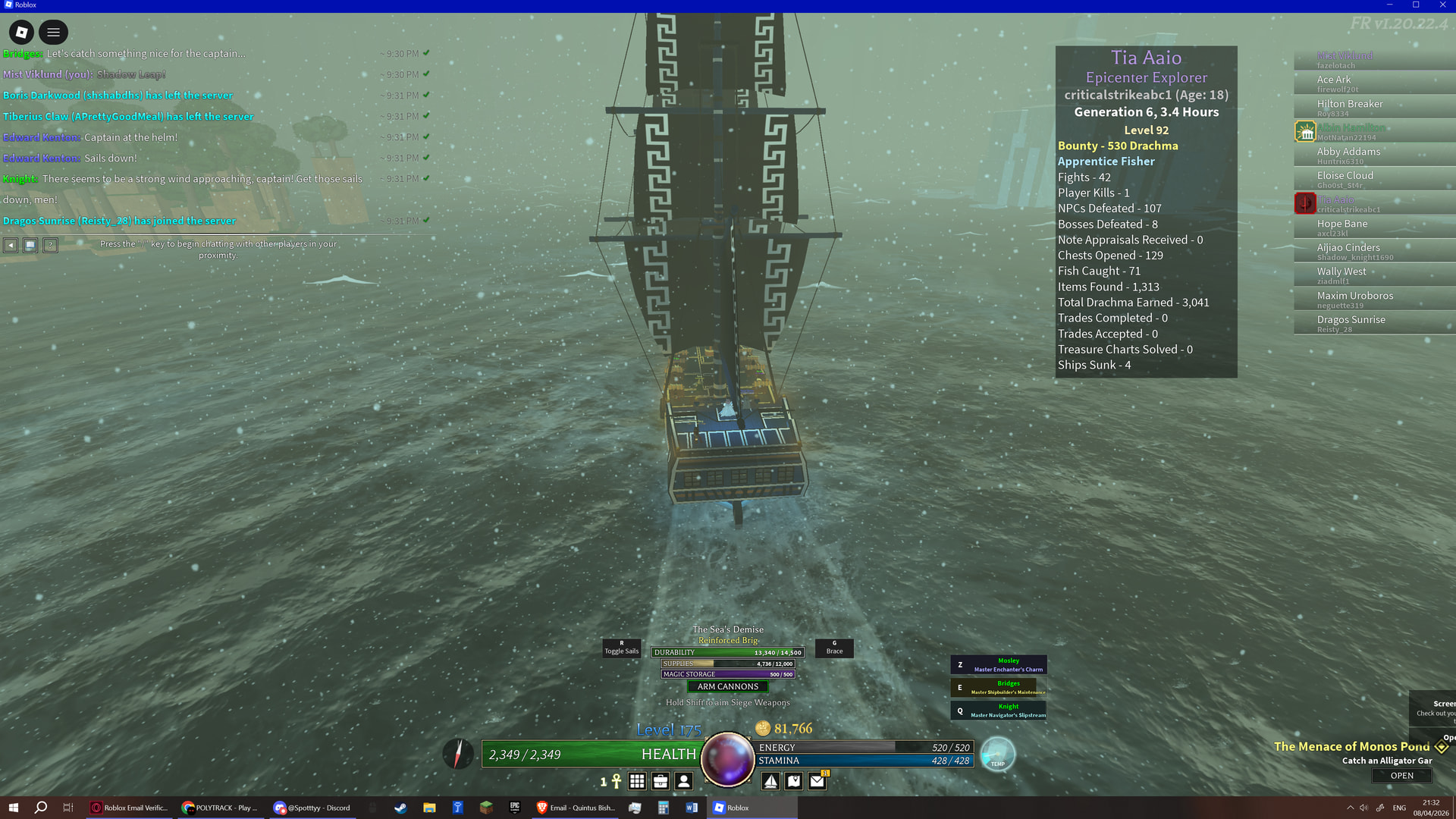Open the briefcase icon menu
The height and width of the screenshot is (819, 1456).
[x=661, y=781]
